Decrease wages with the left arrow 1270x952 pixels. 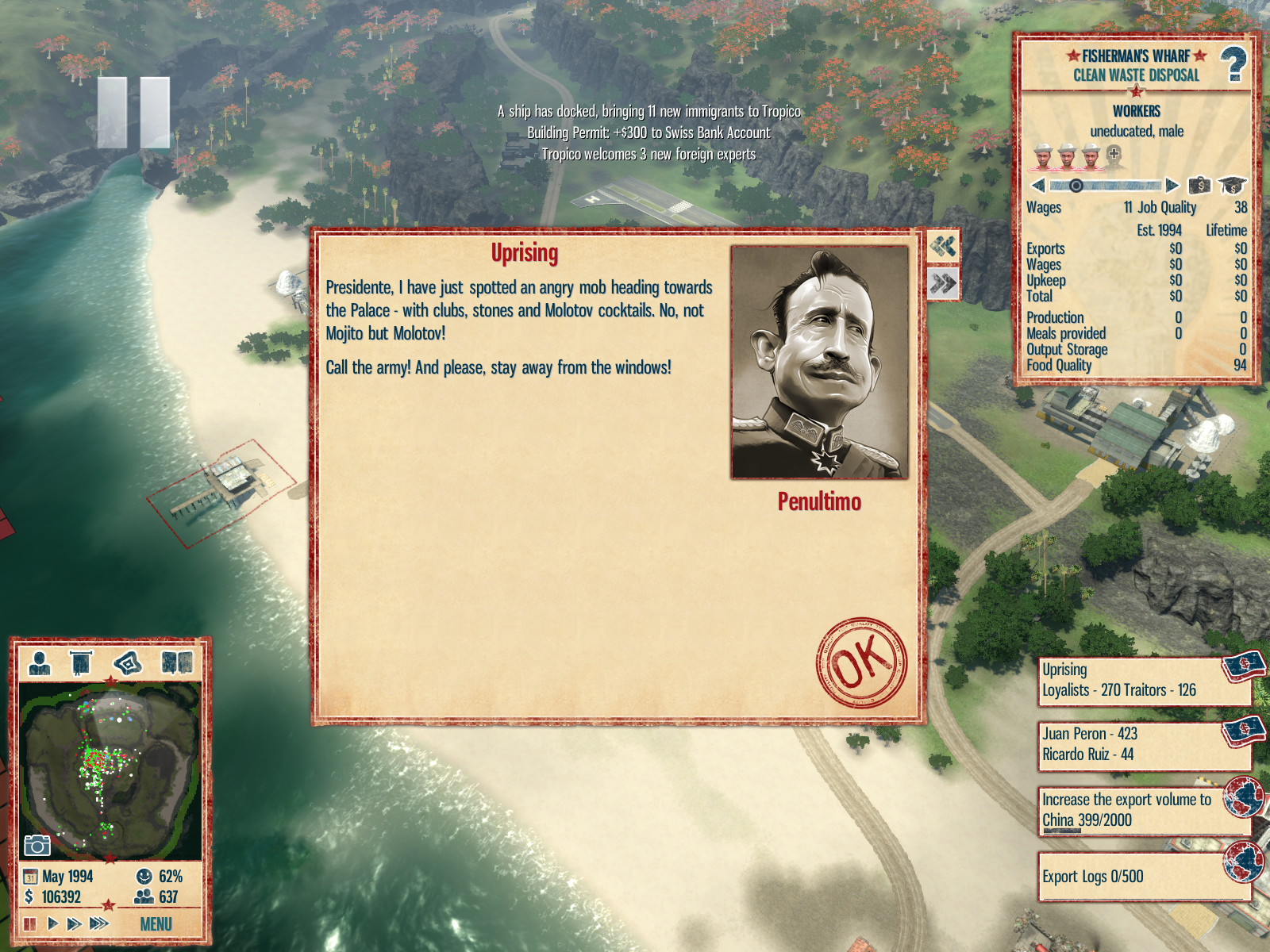[1037, 186]
